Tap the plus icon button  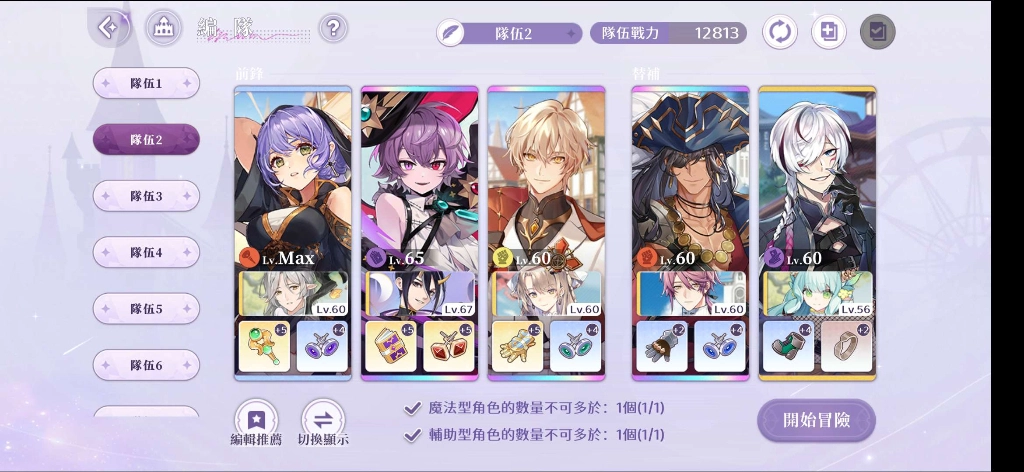pyautogui.click(x=828, y=32)
